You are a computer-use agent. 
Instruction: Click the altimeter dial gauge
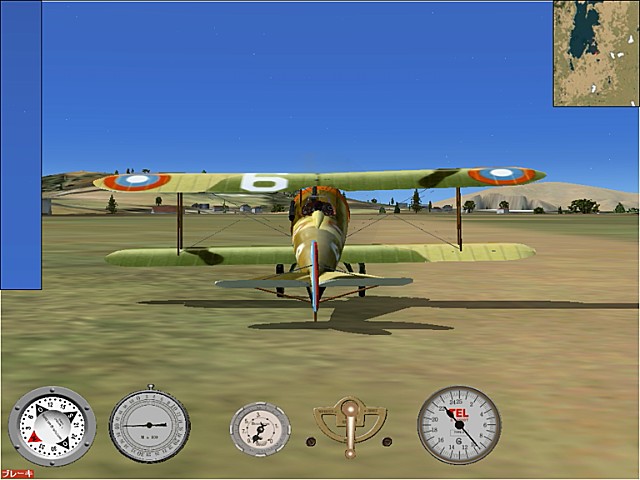pyautogui.click(x=149, y=425)
